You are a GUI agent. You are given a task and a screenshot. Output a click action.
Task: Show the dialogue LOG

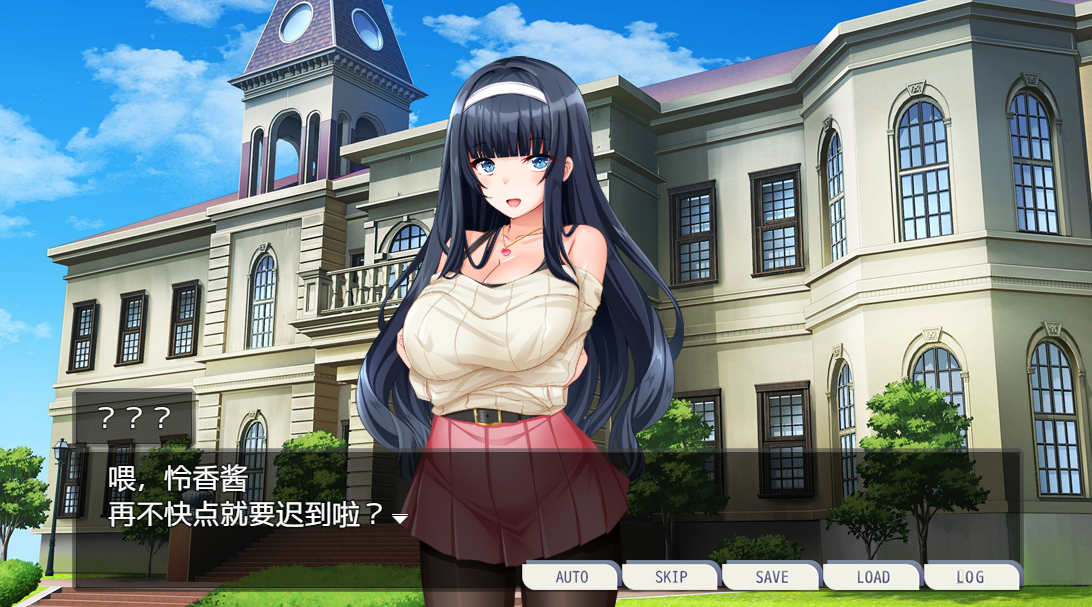tap(971, 577)
